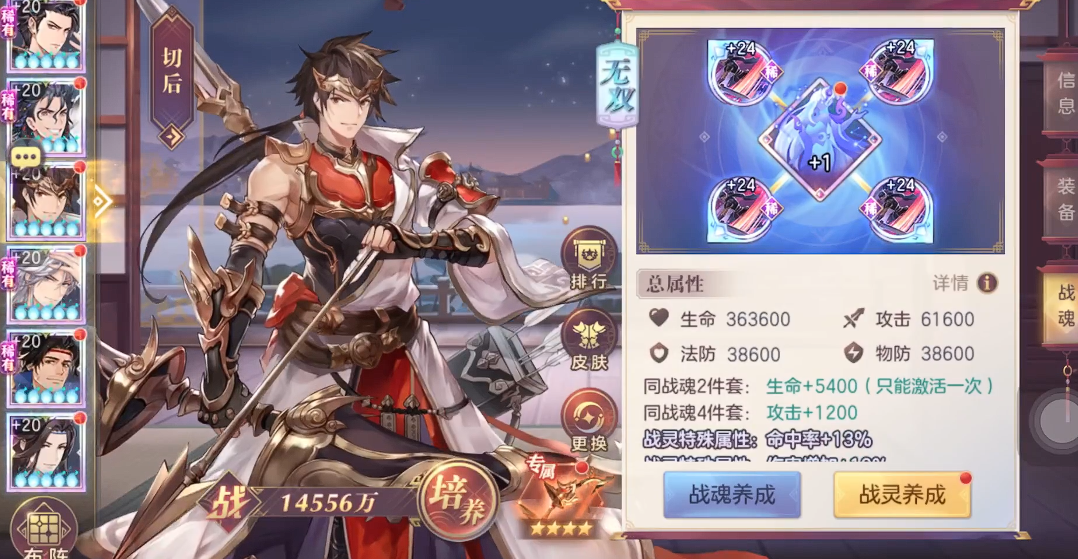Select the hero portrait with red headband
1078x559 pixels.
coord(45,367)
